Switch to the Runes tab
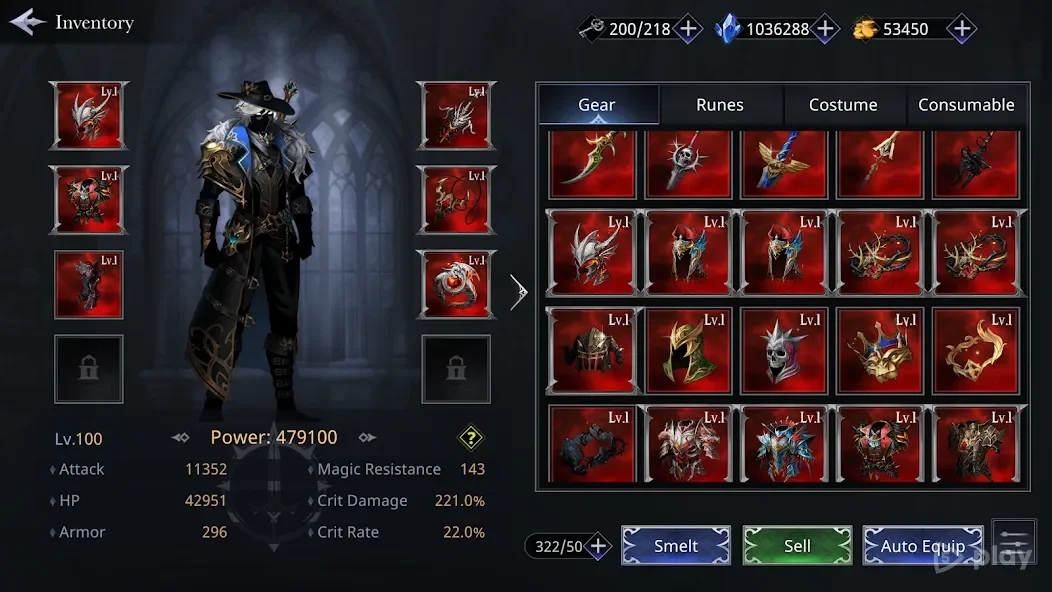The width and height of the screenshot is (1052, 592). pos(720,105)
